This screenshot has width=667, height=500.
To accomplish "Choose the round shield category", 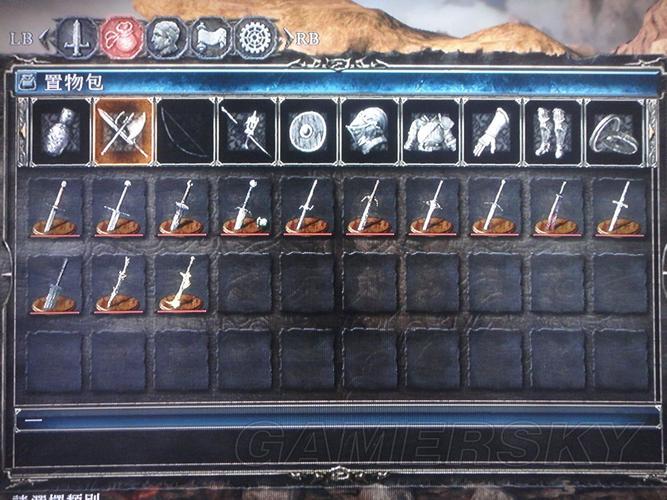I will (x=308, y=131).
